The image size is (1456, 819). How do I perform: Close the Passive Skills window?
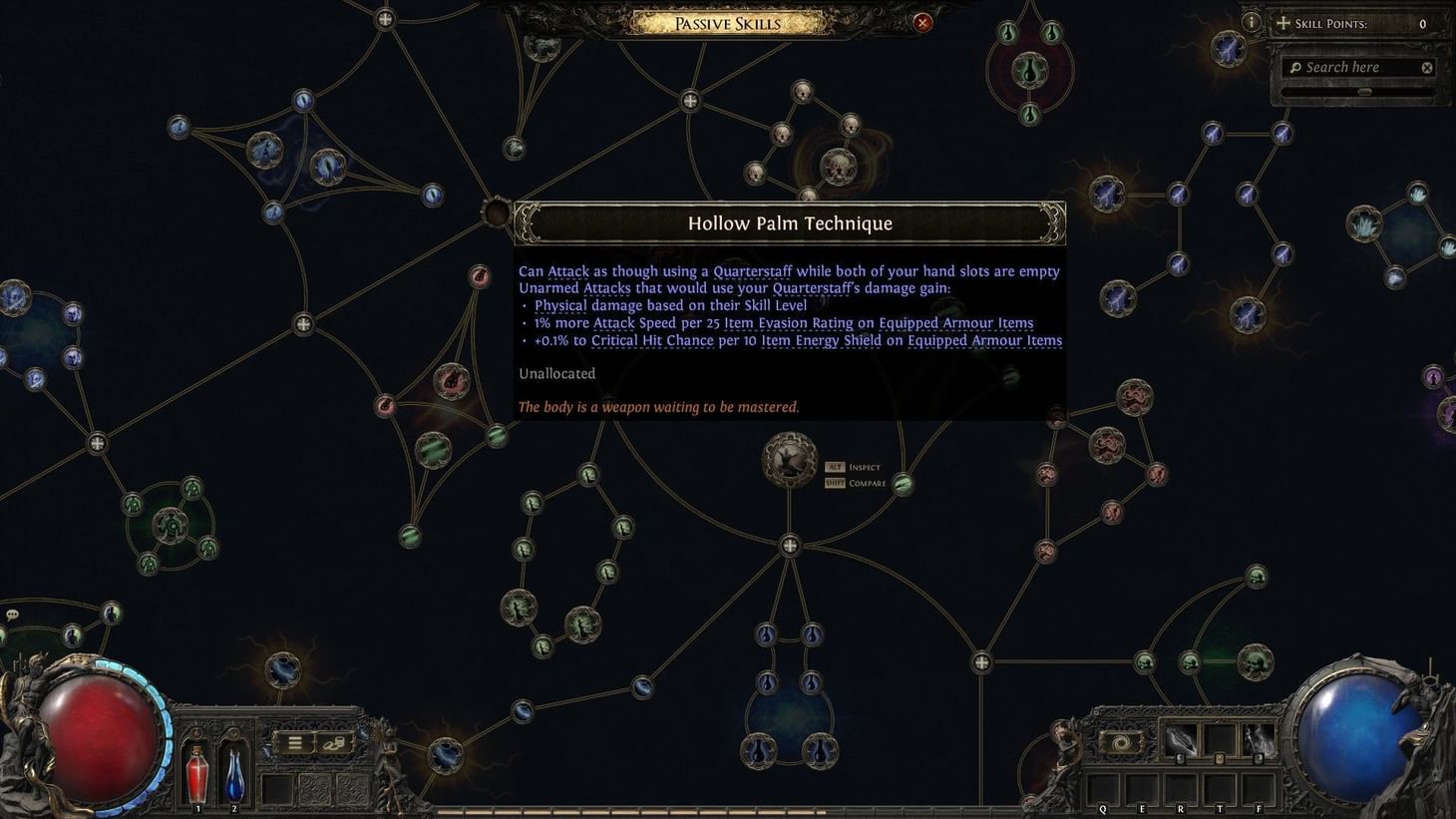tap(921, 22)
